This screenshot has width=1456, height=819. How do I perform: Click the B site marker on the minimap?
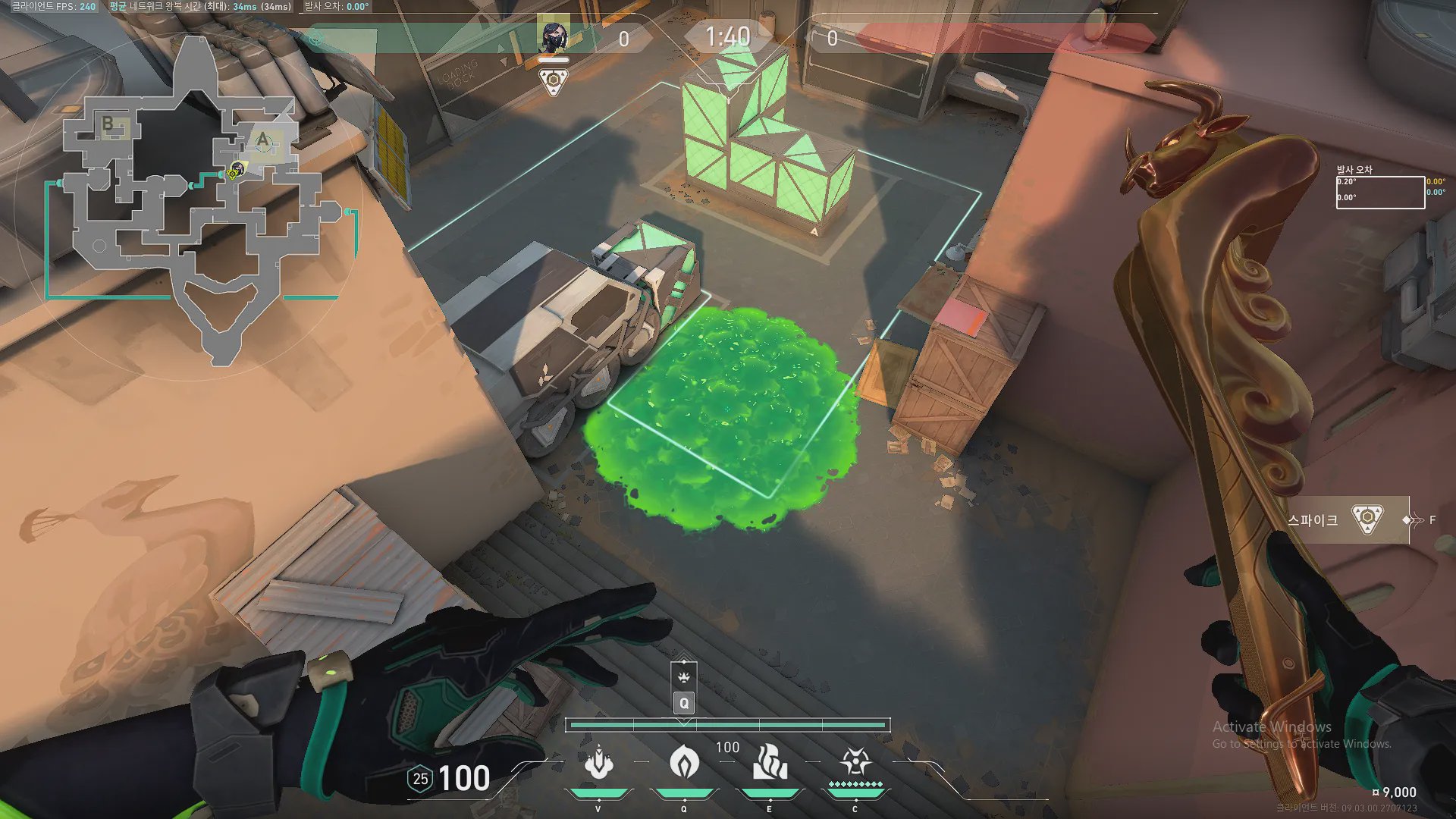[108, 123]
